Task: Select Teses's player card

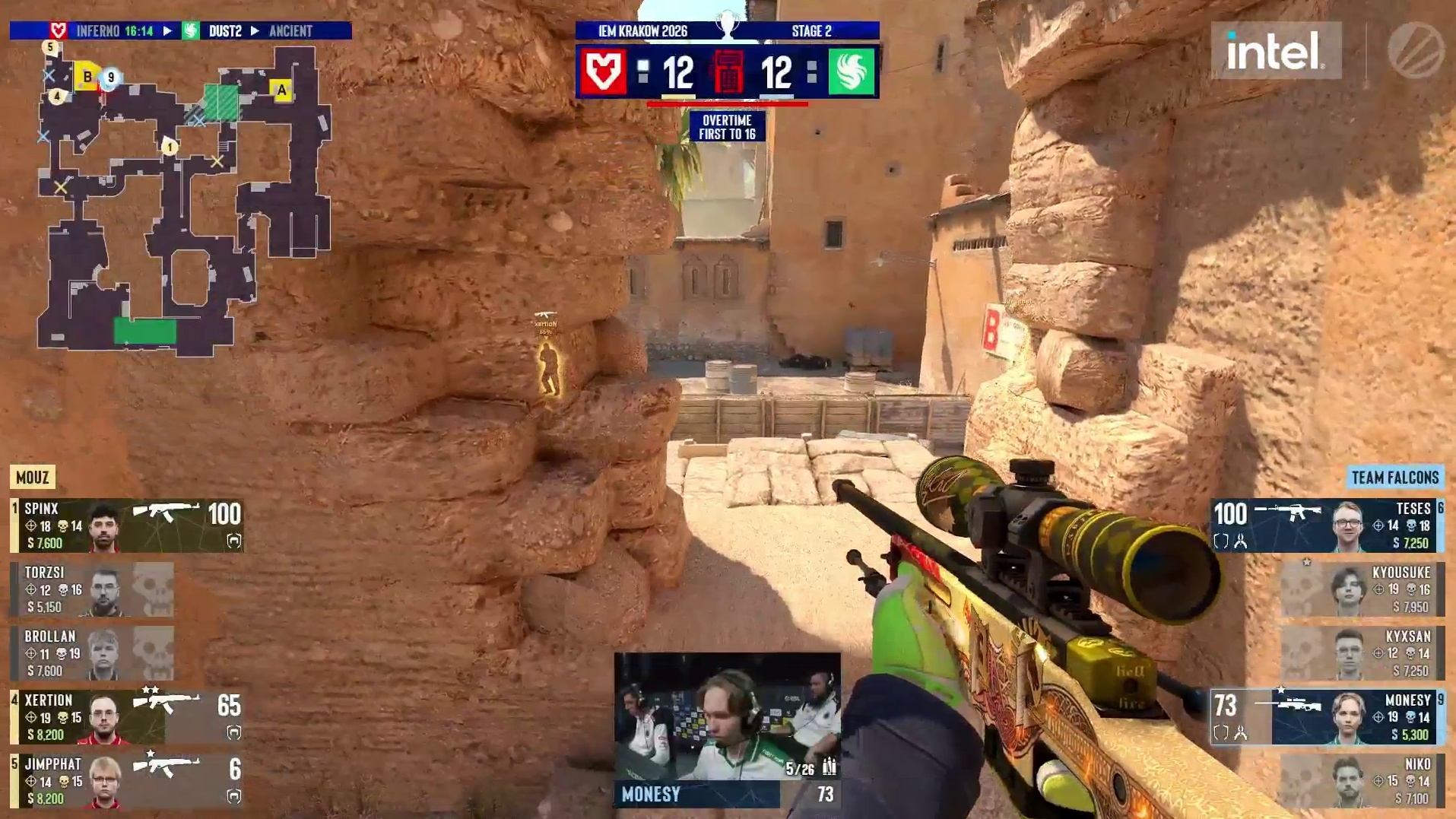Action: click(x=1327, y=525)
